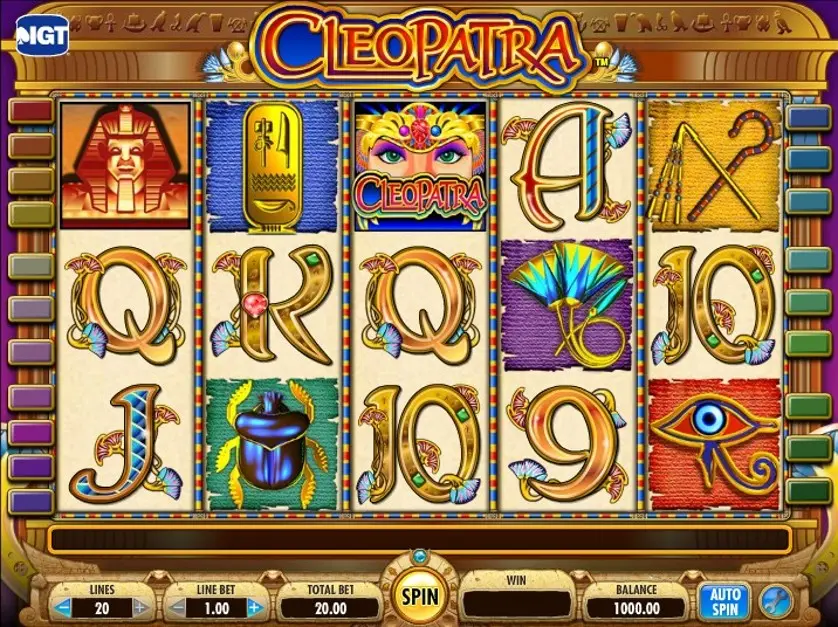Spin the reels with the SPIN button

click(x=421, y=597)
